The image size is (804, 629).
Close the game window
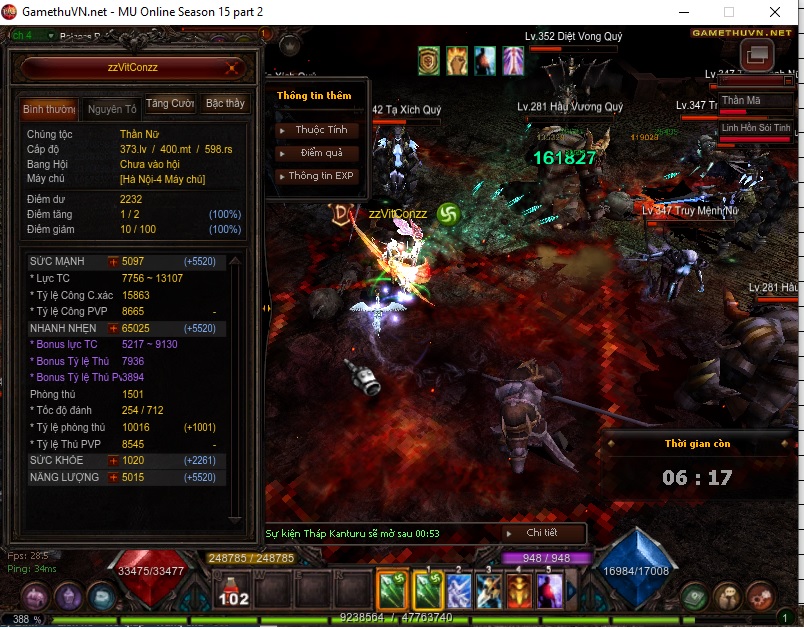coord(774,12)
